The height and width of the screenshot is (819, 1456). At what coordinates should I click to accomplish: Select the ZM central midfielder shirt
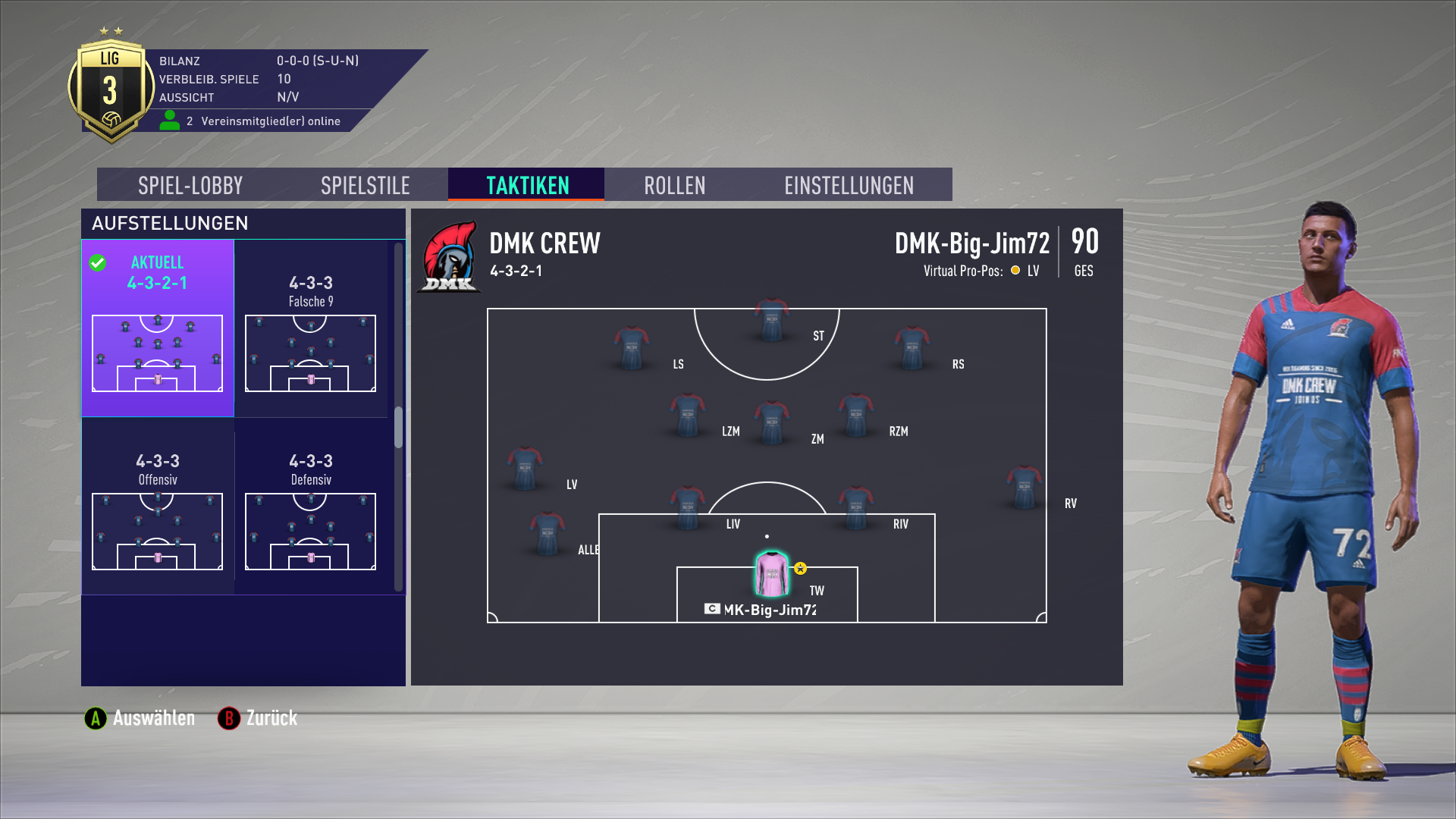click(x=772, y=422)
